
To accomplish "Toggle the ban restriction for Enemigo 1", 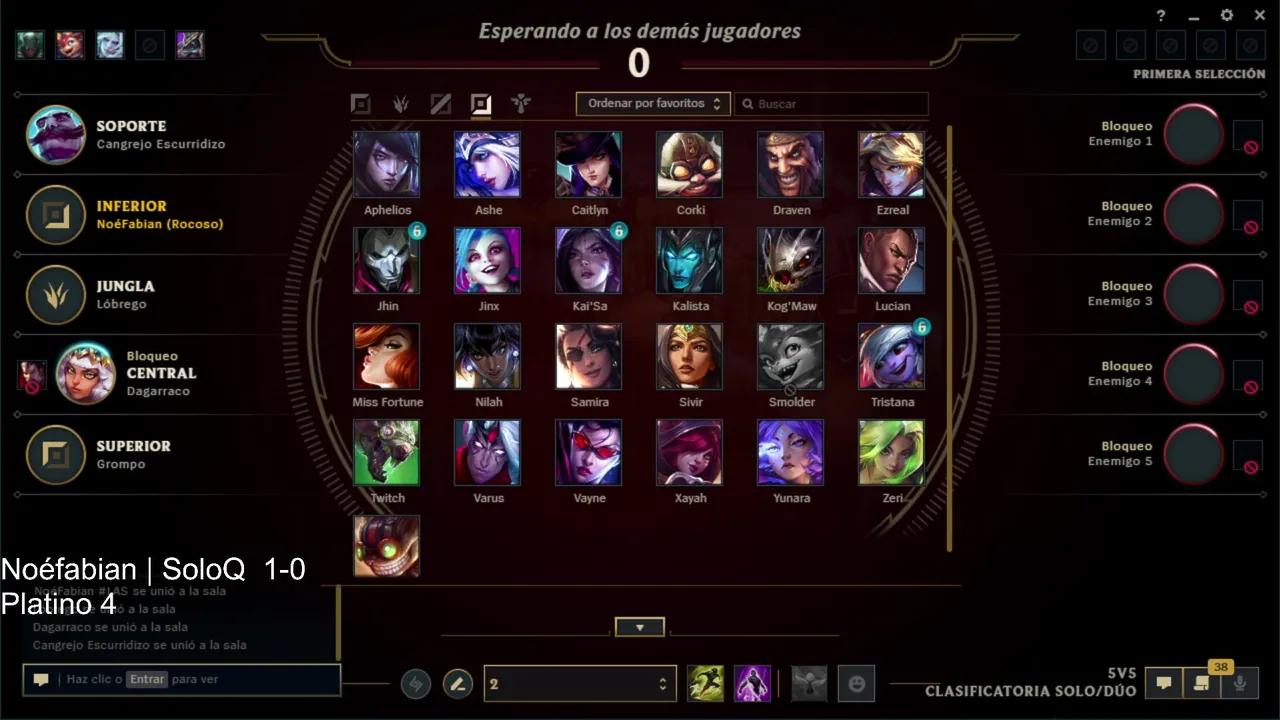I will 1251,146.
